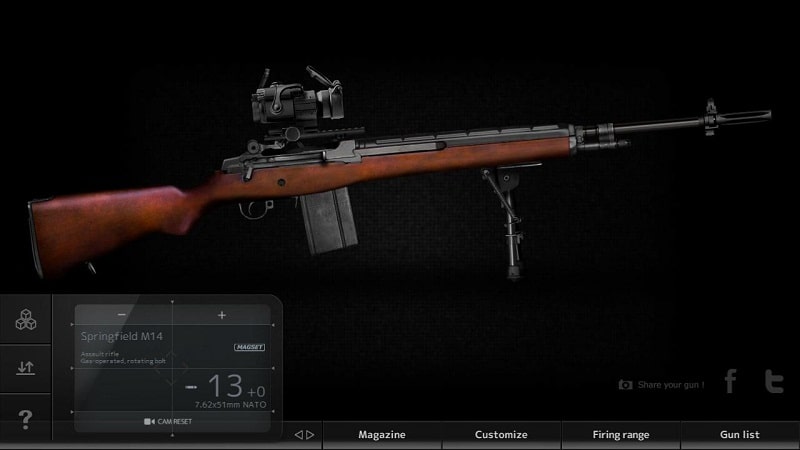This screenshot has width=800, height=450.
Task: Share on Twitter
Action: point(773,381)
